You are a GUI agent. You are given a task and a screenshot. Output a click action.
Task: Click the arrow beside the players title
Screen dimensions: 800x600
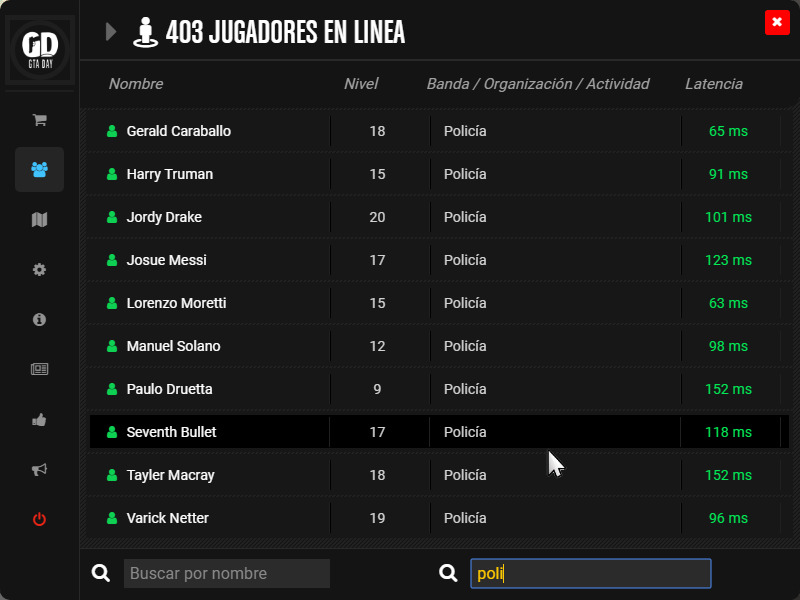point(111,32)
